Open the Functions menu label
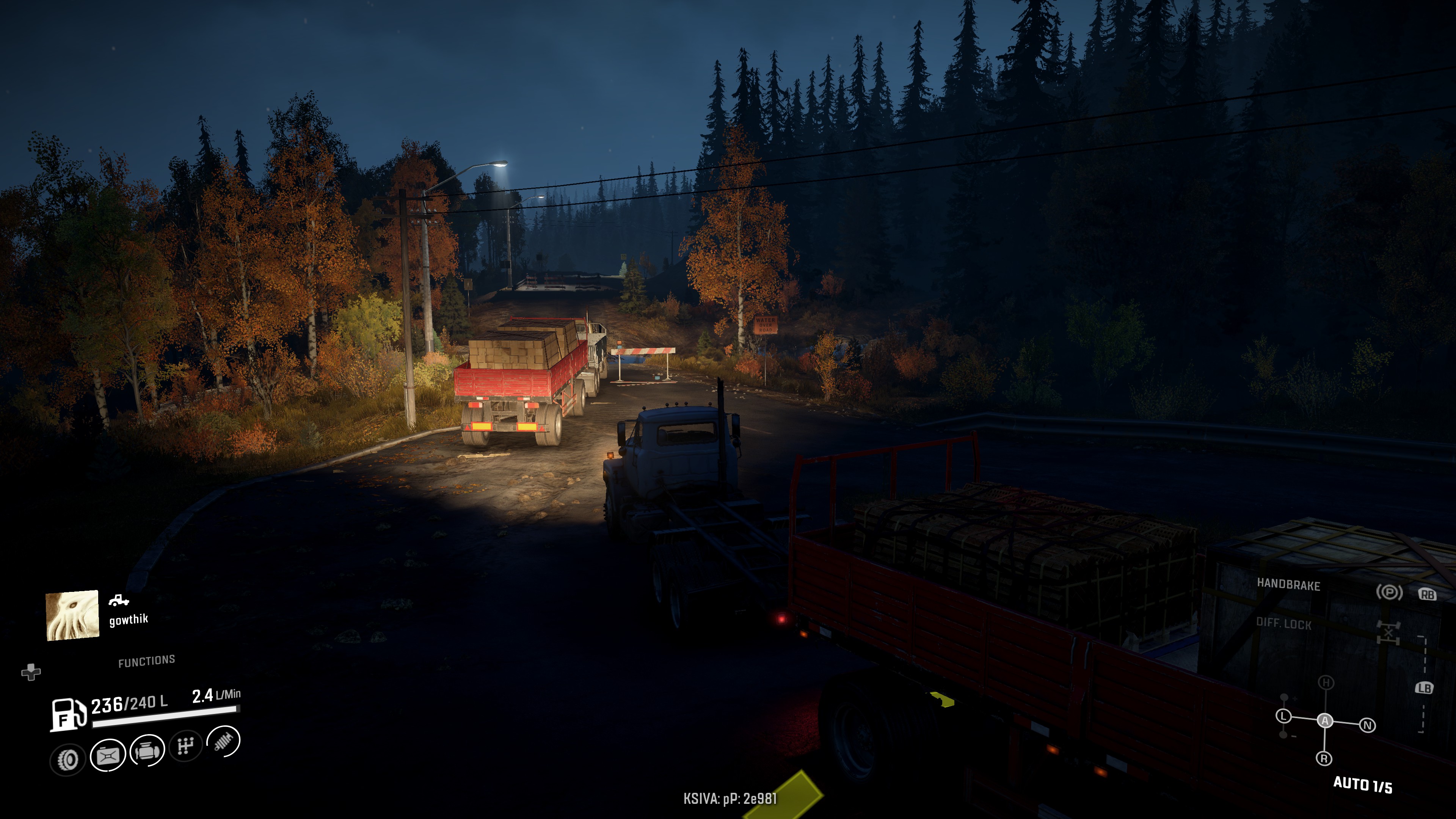Image resolution: width=1456 pixels, height=819 pixels. pos(146,661)
